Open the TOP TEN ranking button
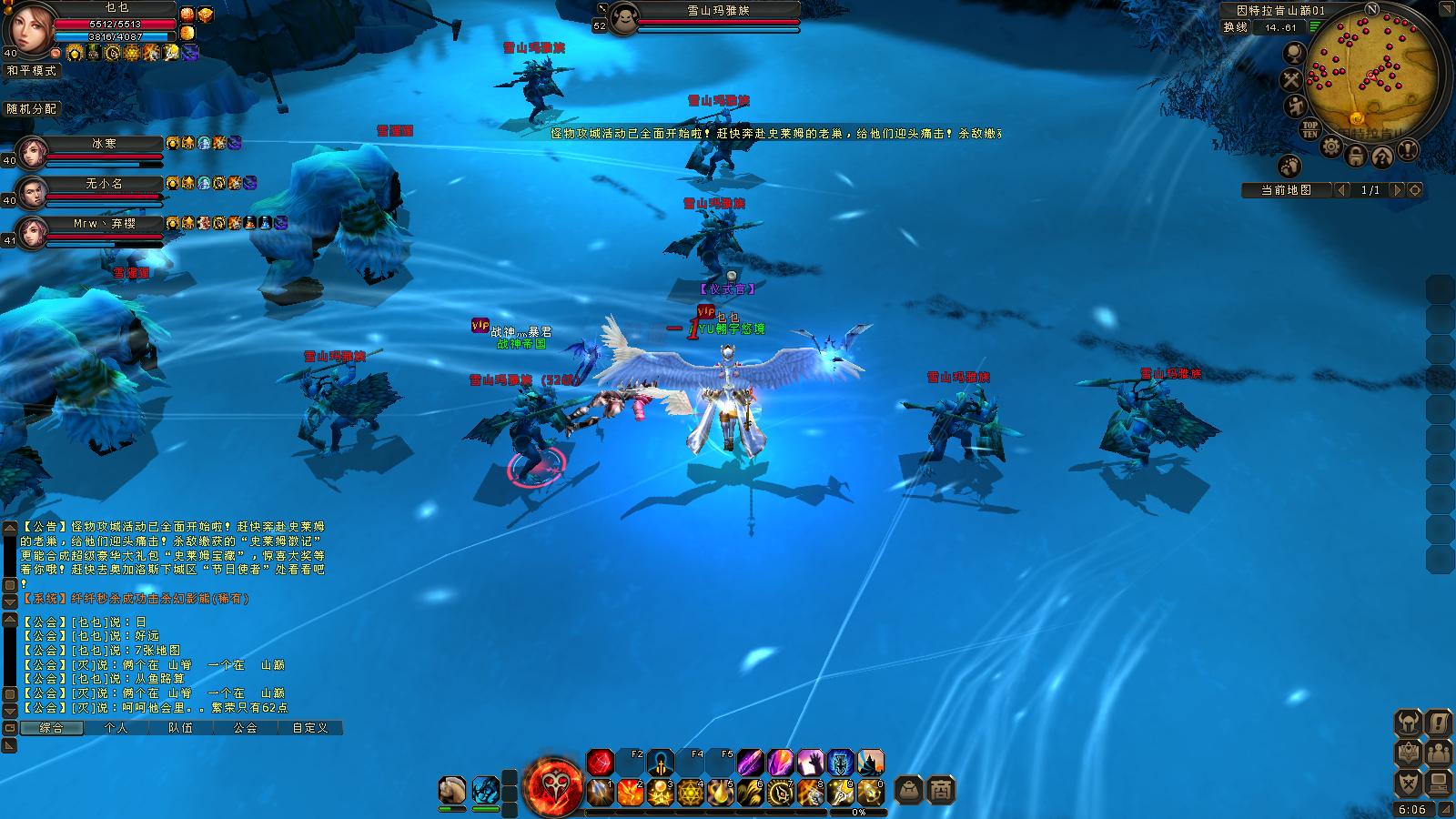Screen dimensions: 1456x819 [x=1310, y=129]
